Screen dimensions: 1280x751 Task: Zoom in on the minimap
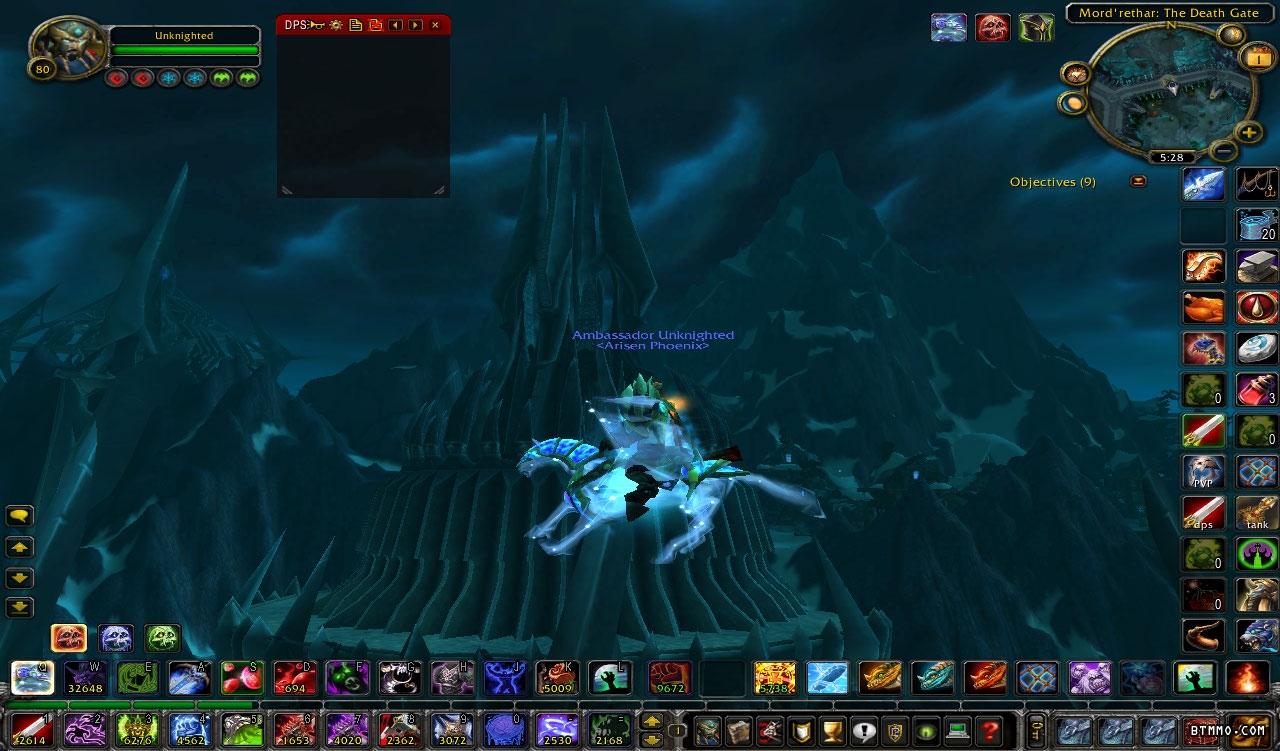[x=1249, y=131]
